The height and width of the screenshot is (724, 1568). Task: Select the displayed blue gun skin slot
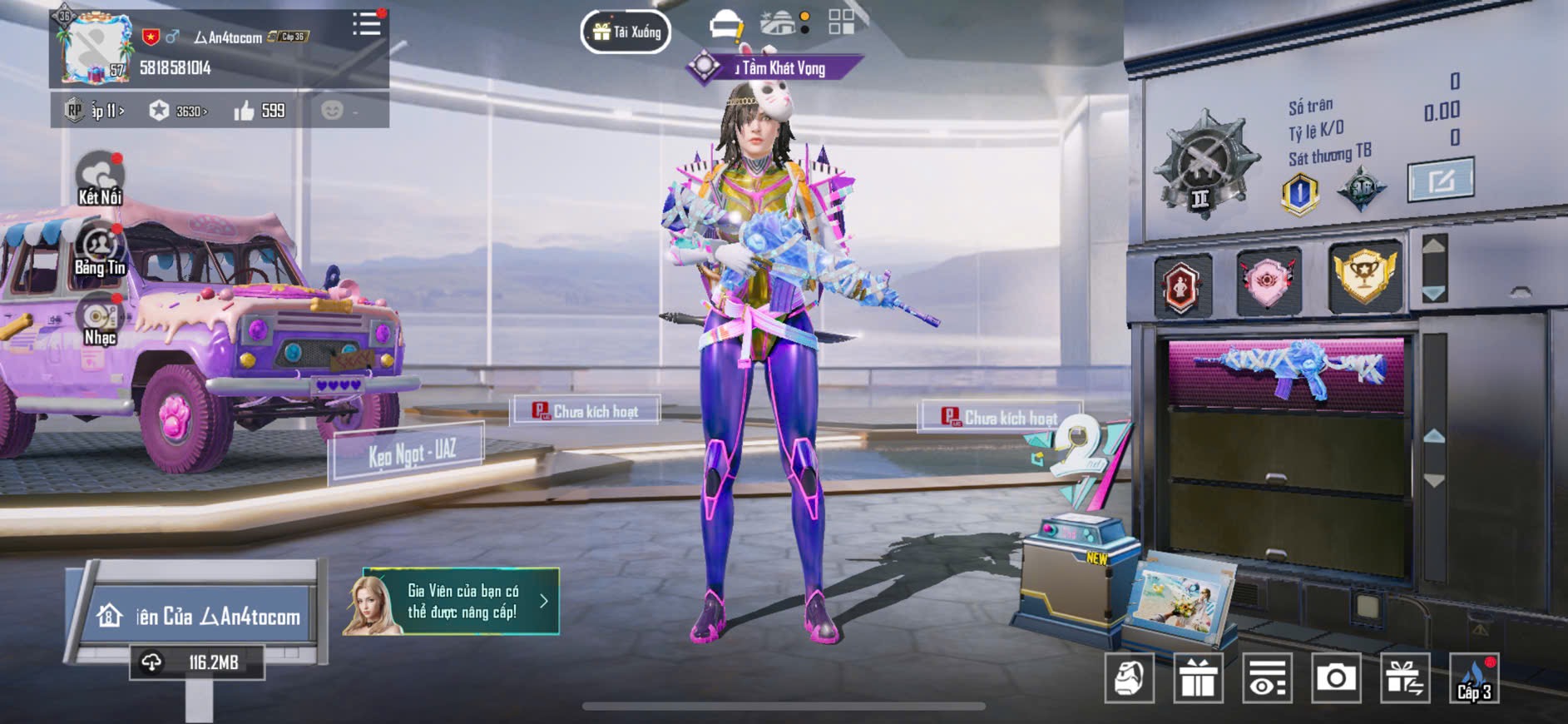point(1286,371)
